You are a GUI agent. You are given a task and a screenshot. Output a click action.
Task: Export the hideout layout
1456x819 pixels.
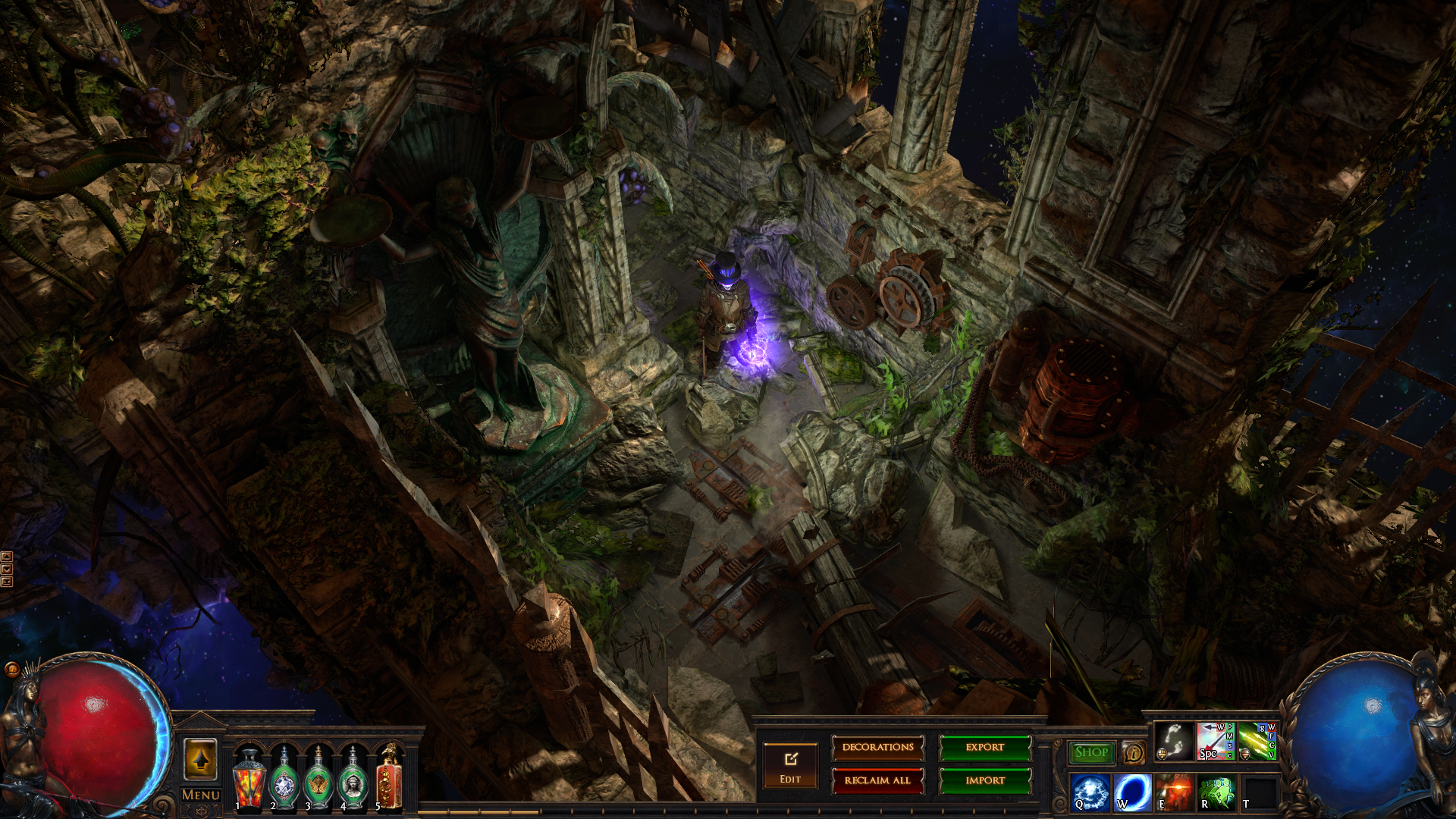click(x=985, y=748)
